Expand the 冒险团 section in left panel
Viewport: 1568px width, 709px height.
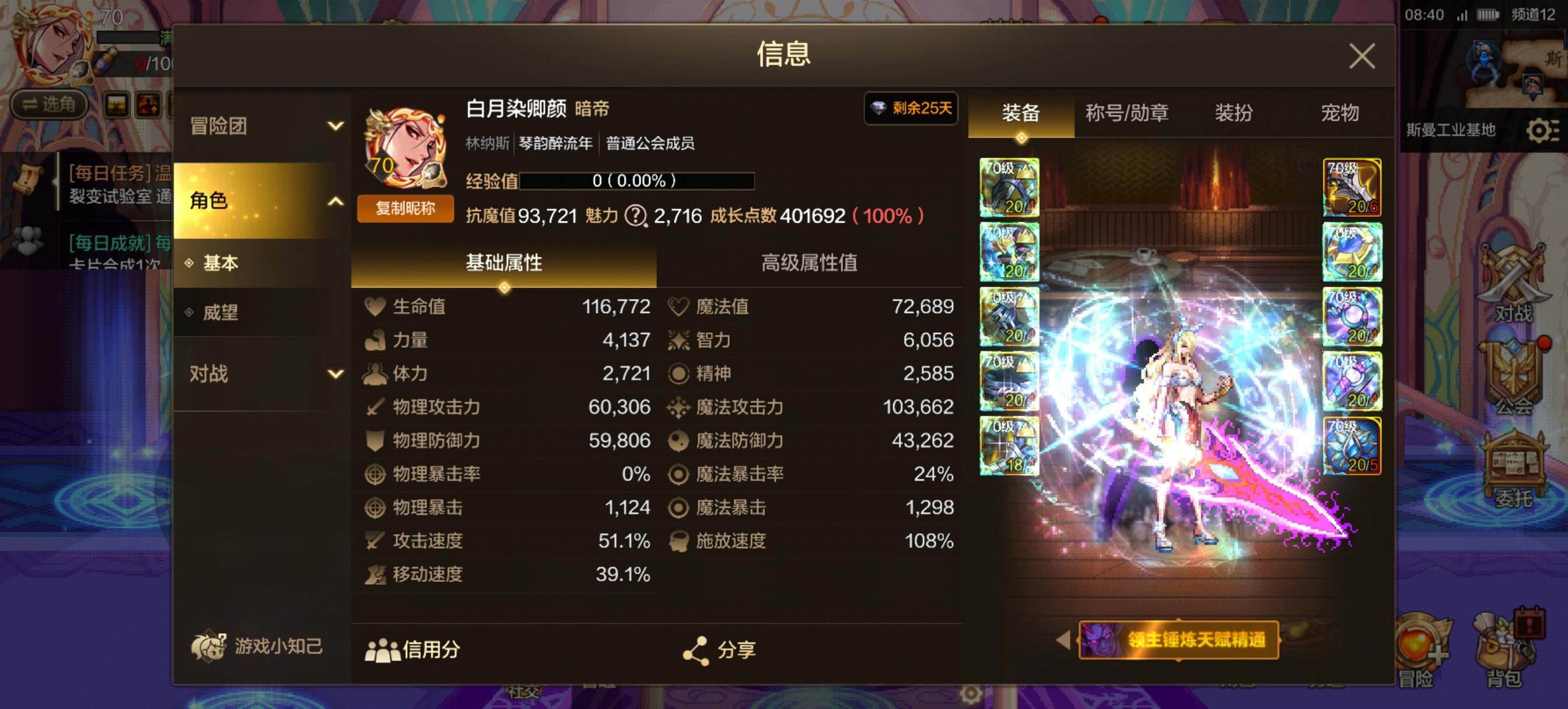[x=262, y=125]
